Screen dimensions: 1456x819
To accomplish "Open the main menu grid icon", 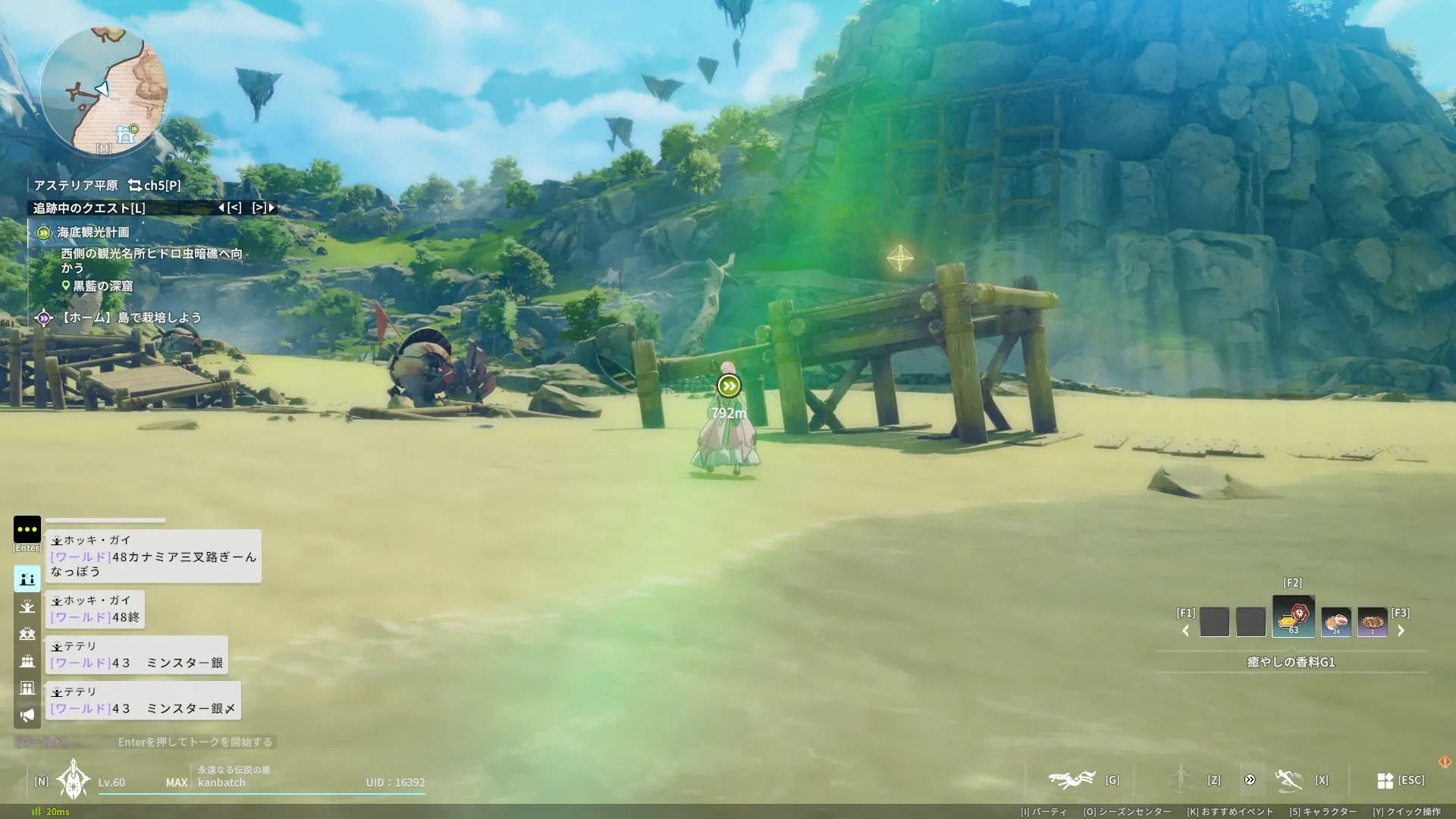I will click(1385, 780).
